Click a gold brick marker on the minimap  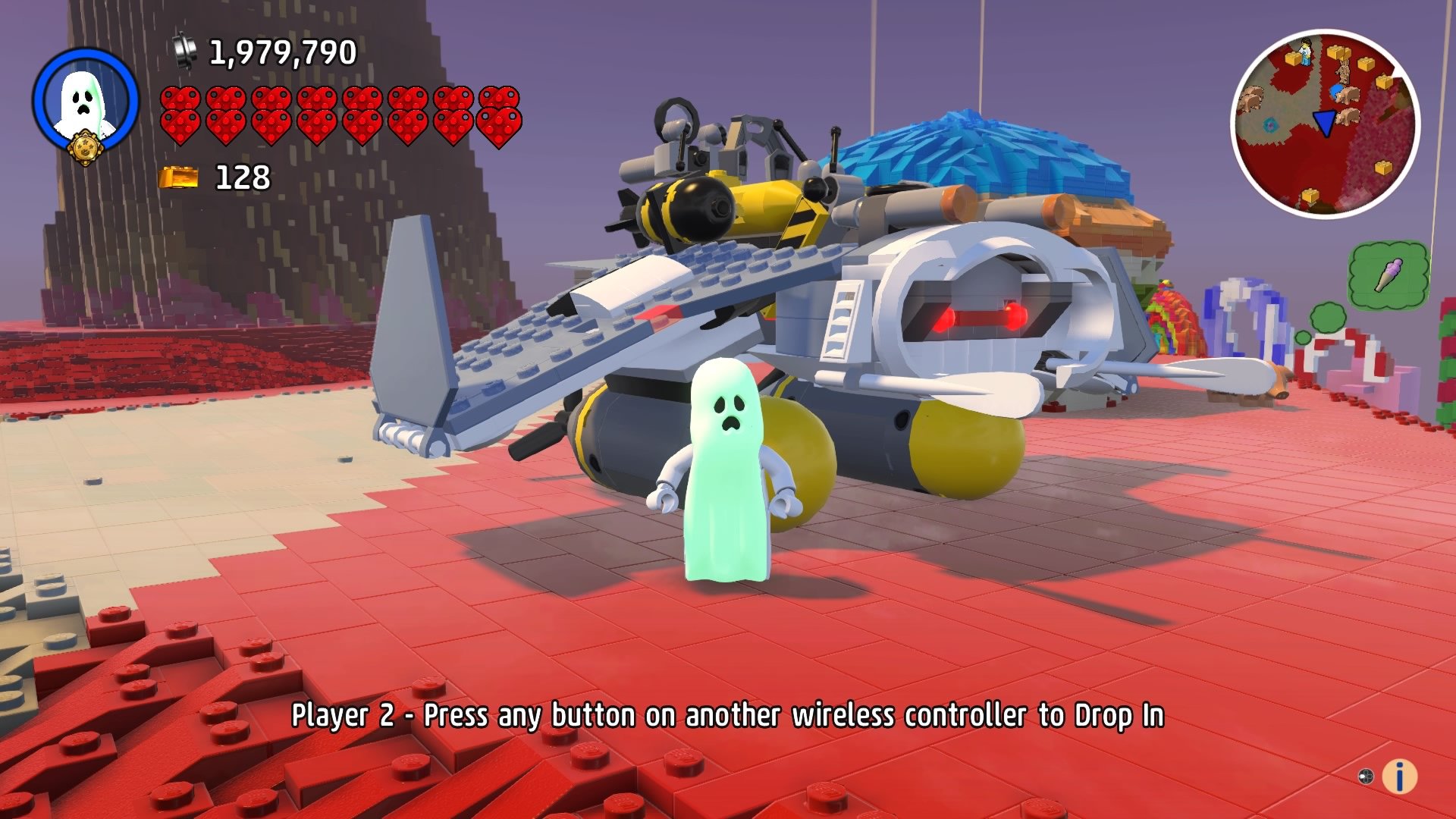click(x=1292, y=58)
